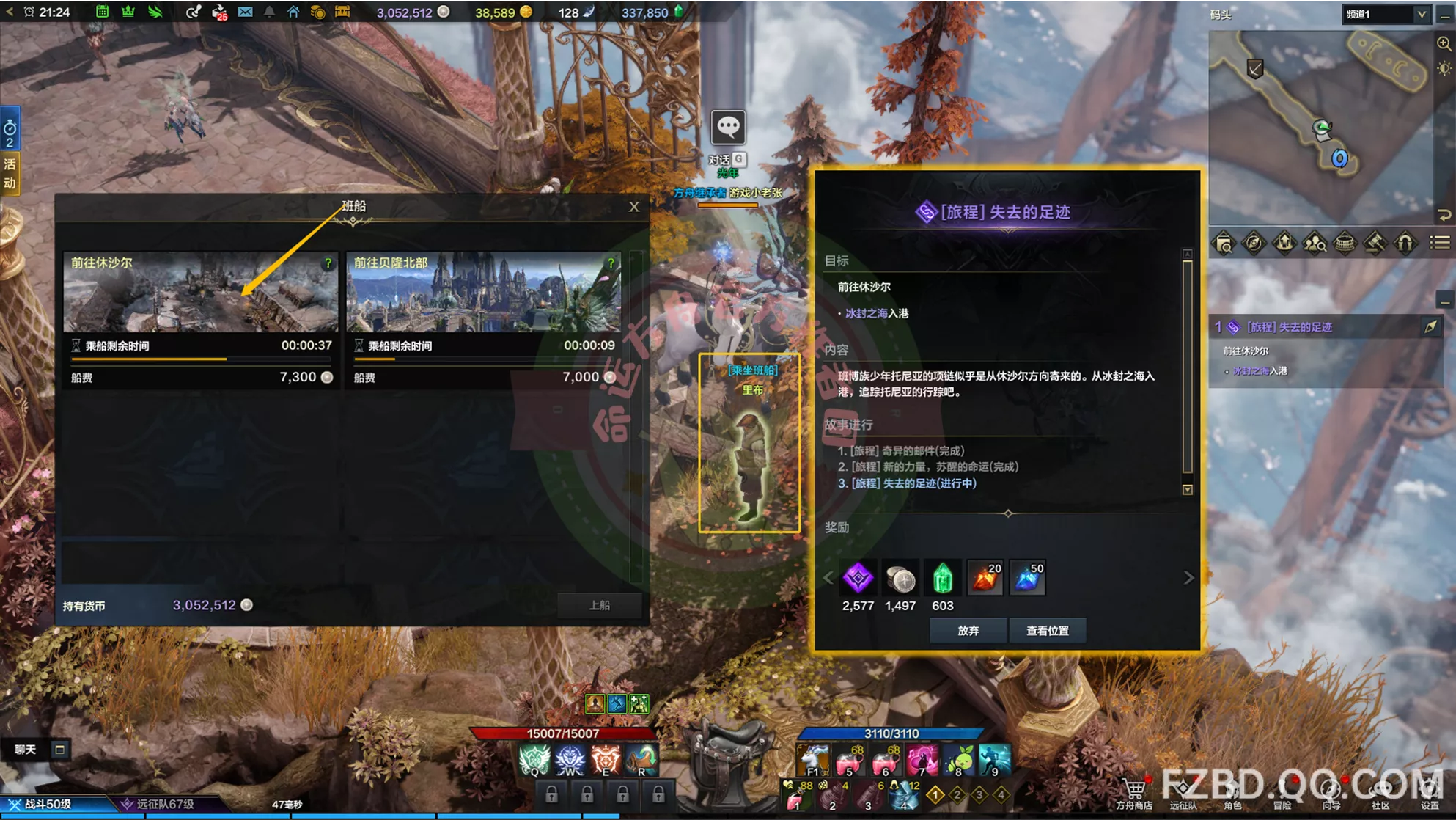Select the 聊天 chat tab
Viewport: 1456px width, 820px height.
tap(24, 750)
